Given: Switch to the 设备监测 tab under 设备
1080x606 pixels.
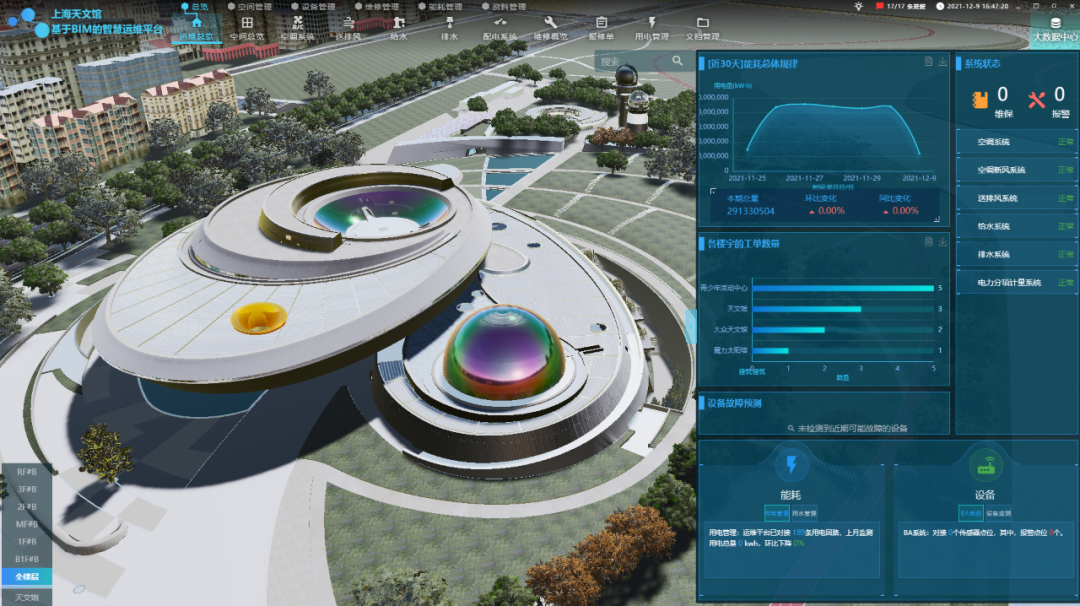Looking at the screenshot, I should tap(999, 513).
